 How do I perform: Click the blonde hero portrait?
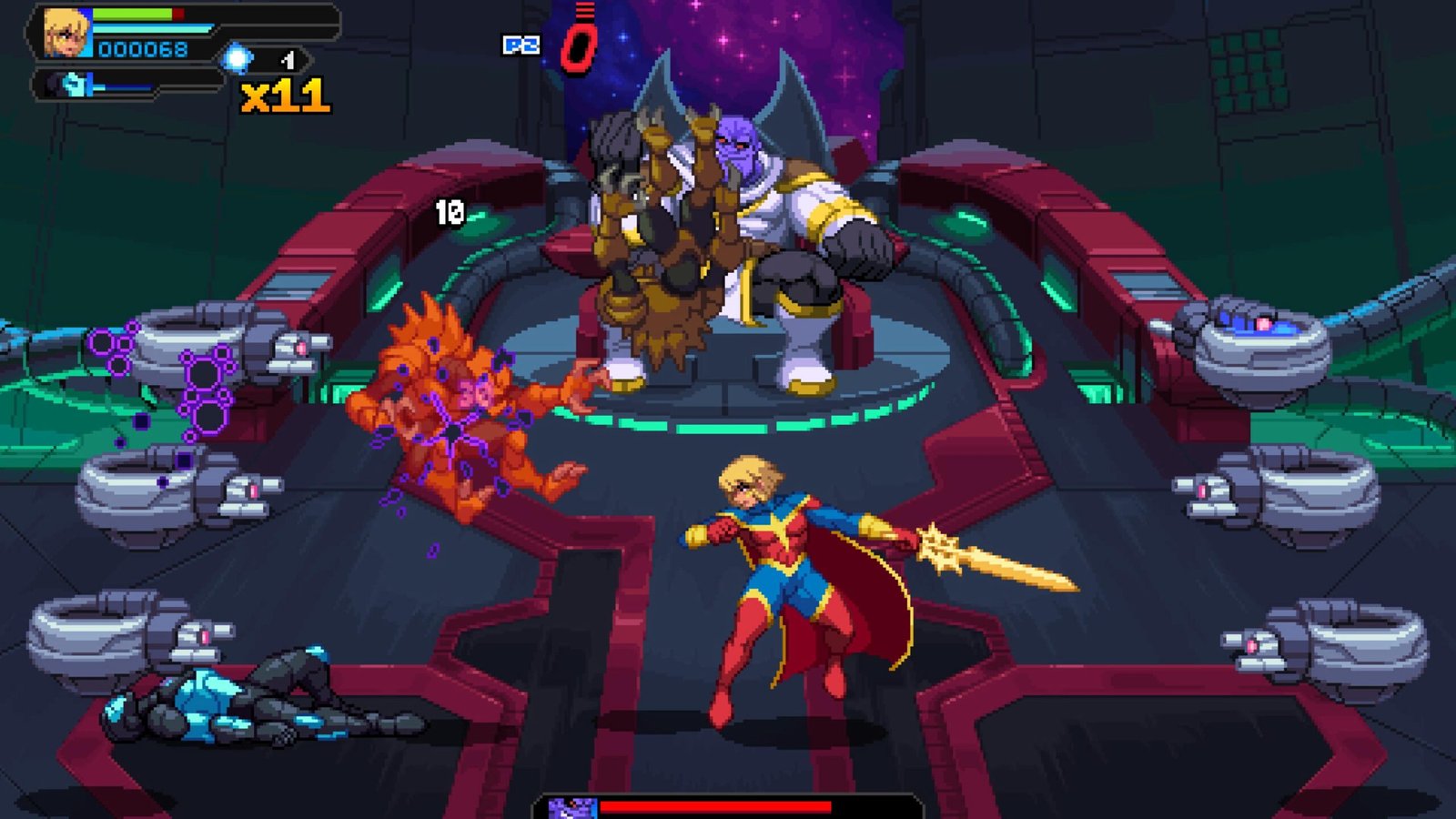point(67,33)
